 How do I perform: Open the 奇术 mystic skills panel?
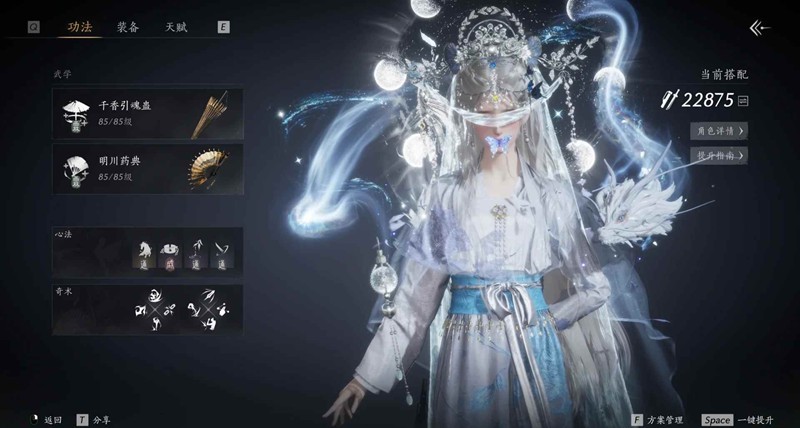[x=147, y=309]
